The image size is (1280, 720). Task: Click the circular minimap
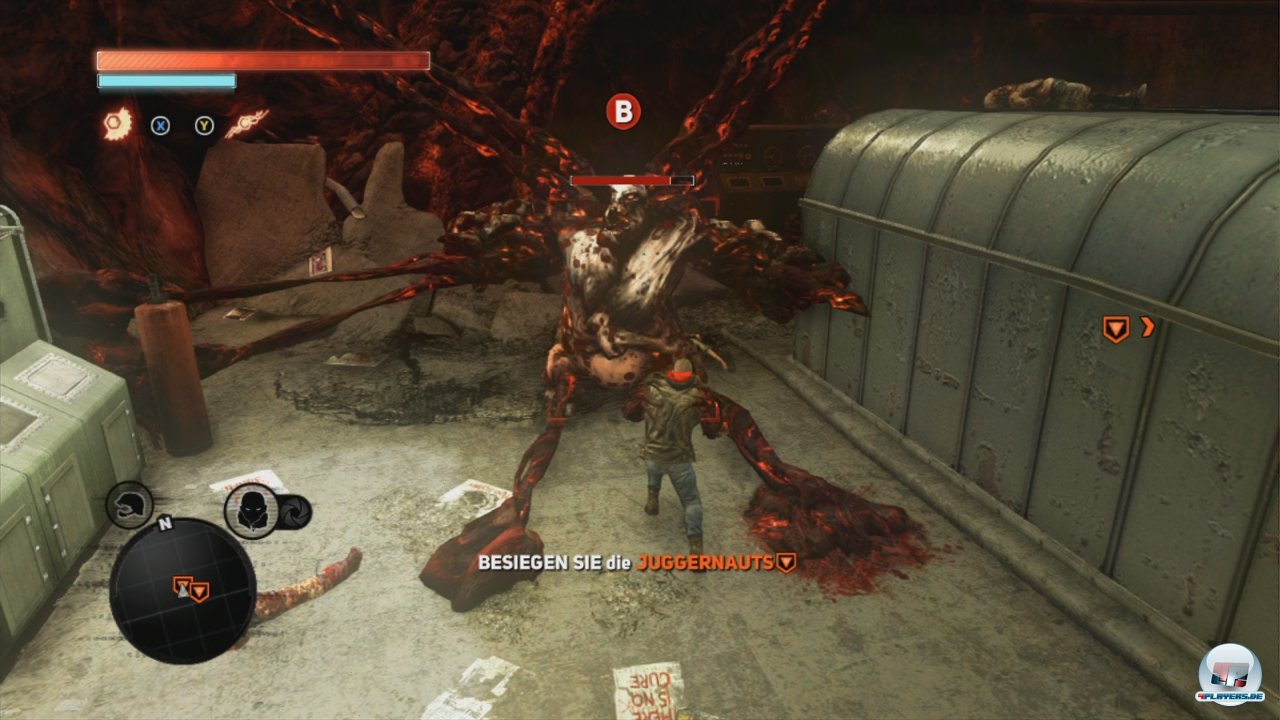tap(181, 588)
